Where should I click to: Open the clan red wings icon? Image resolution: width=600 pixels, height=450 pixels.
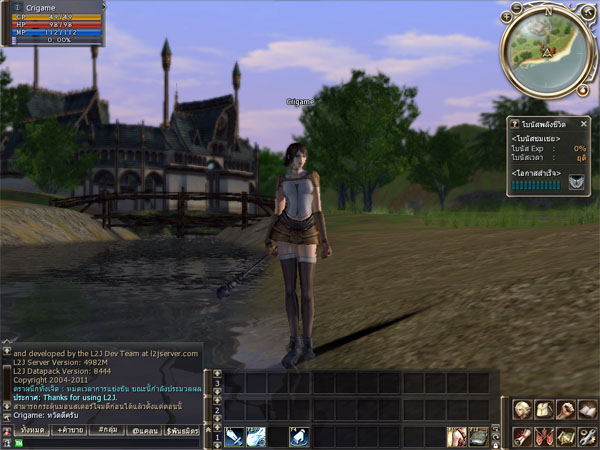543,436
